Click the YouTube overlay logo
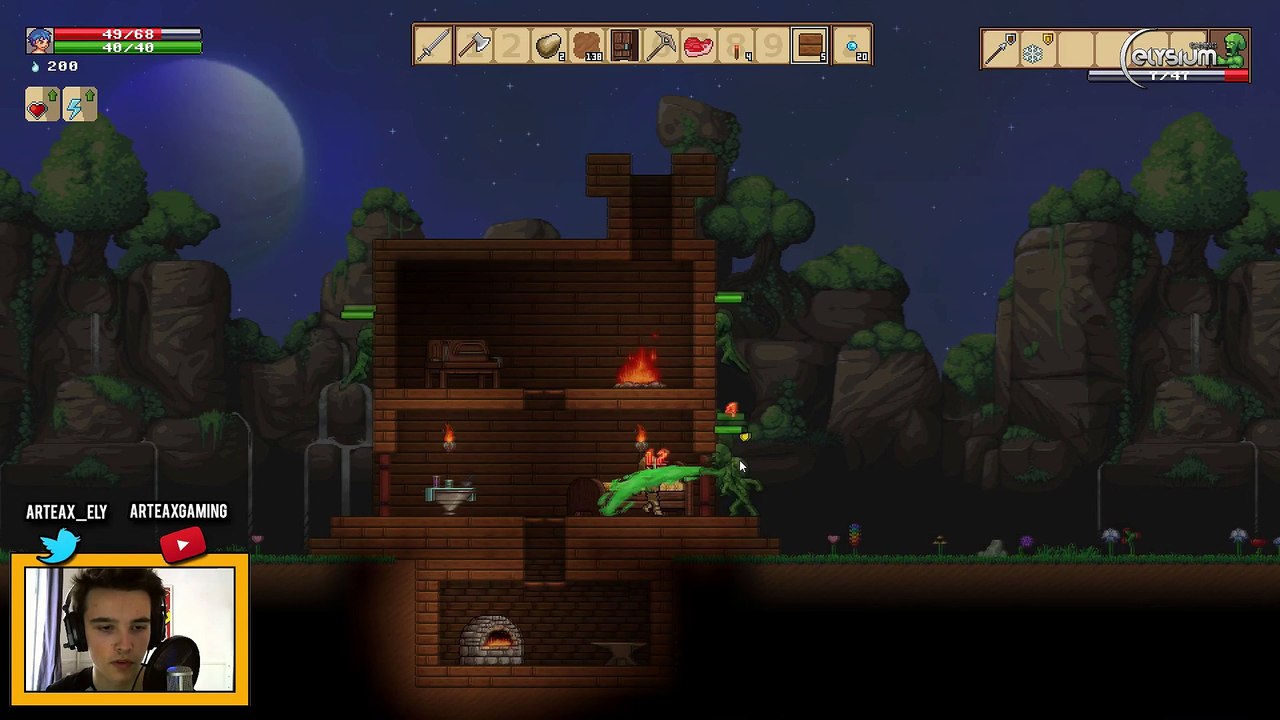This screenshot has width=1280, height=720. tap(182, 546)
